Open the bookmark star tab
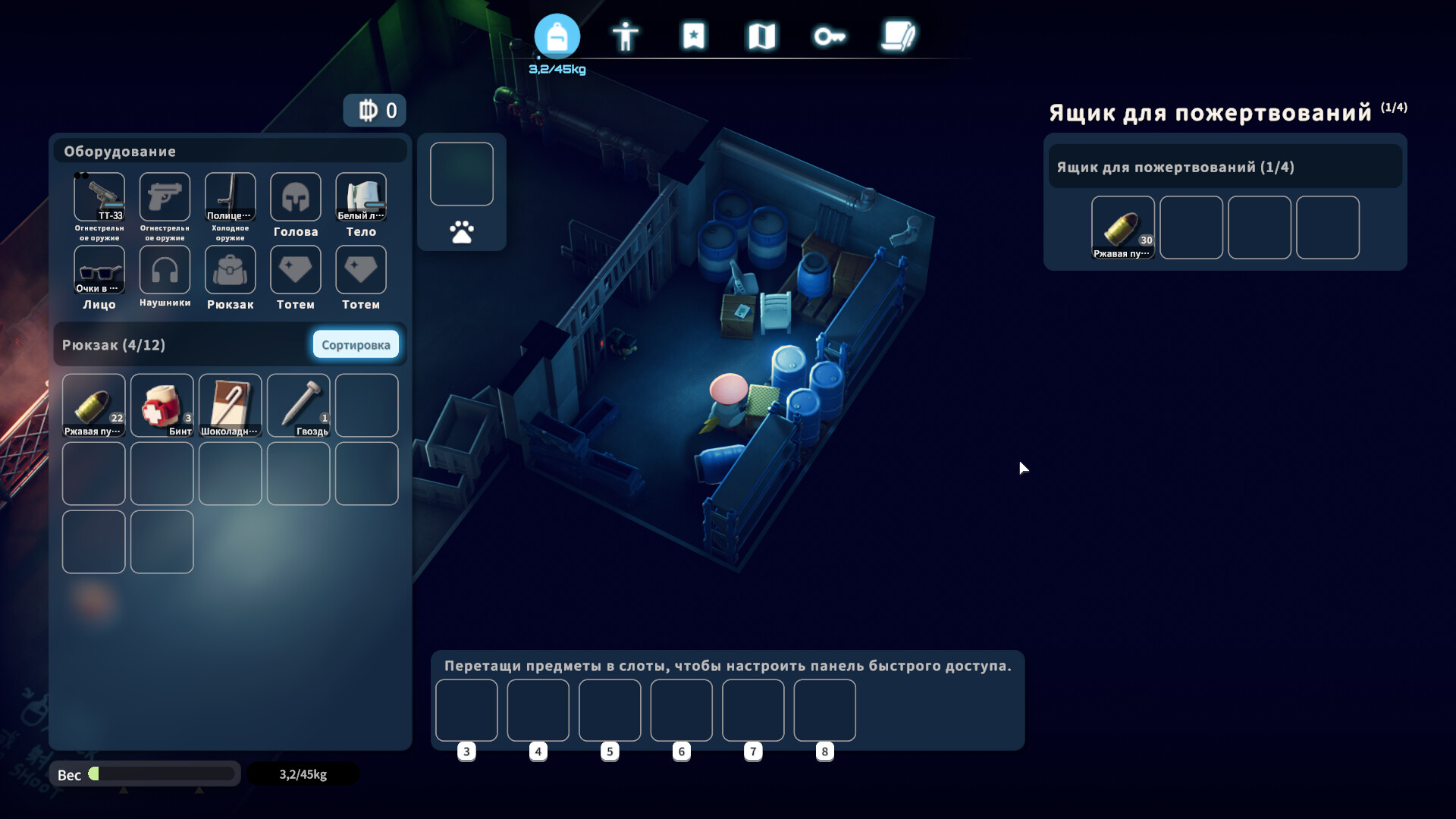This screenshot has height=819, width=1456. point(694,36)
